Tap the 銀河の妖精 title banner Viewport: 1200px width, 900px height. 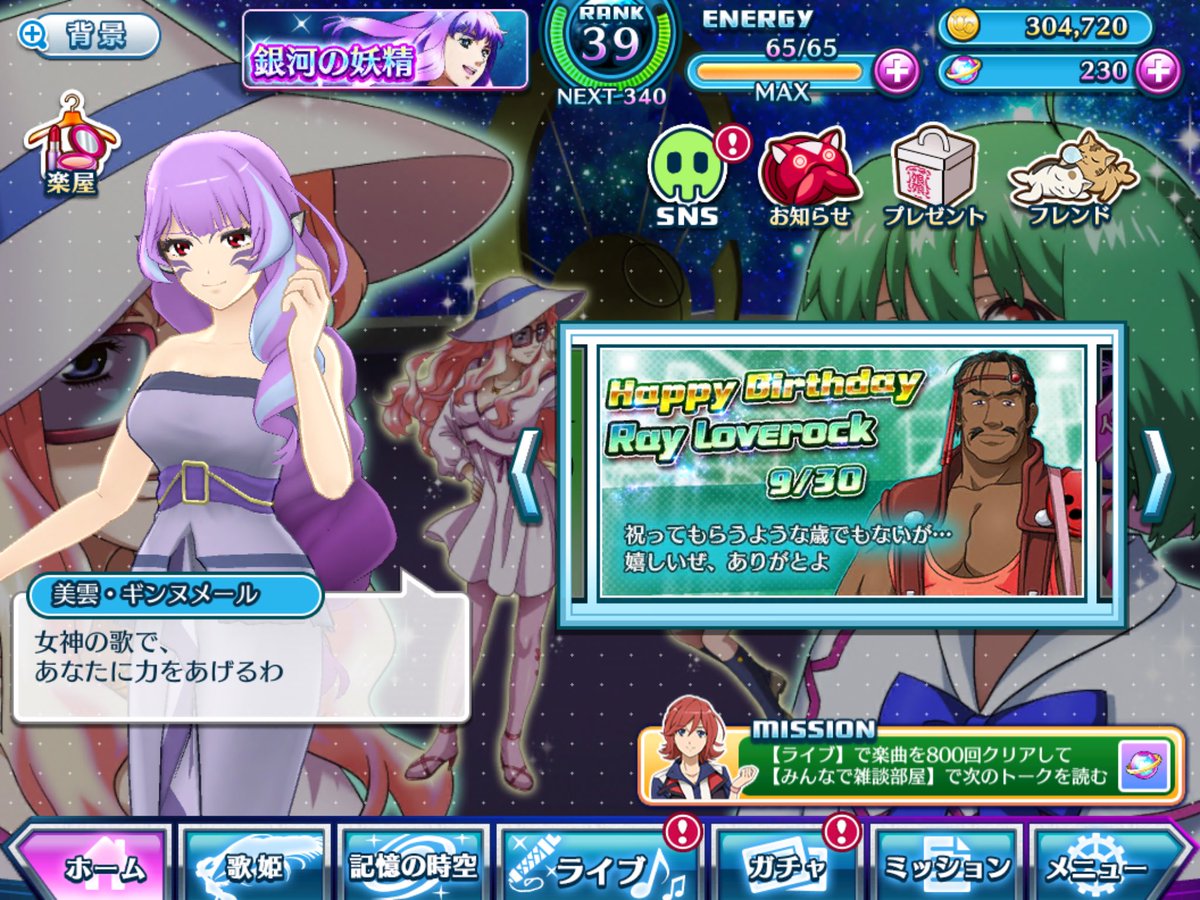coord(385,50)
